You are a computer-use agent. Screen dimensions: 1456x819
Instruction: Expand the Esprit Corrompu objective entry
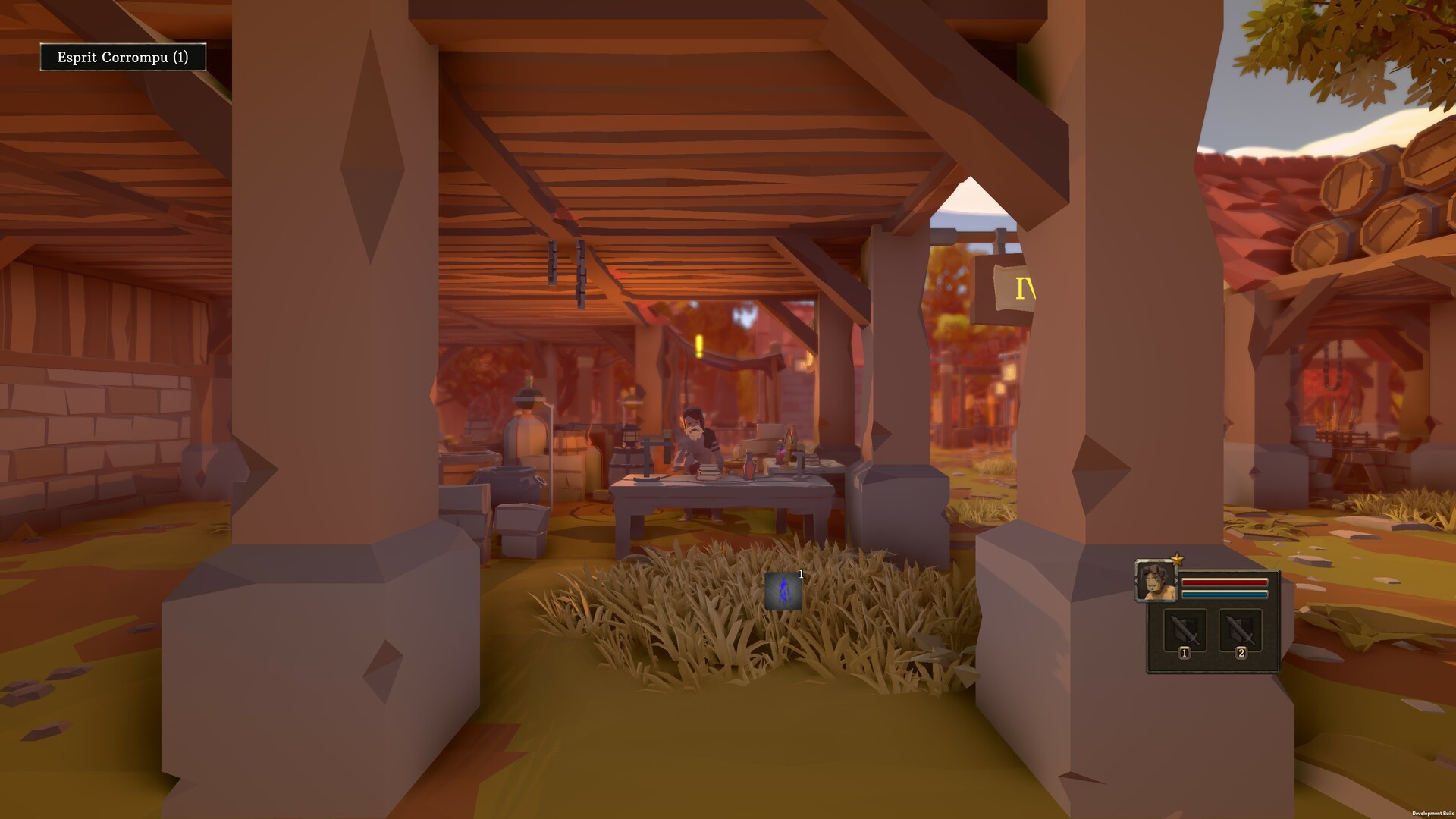124,56
